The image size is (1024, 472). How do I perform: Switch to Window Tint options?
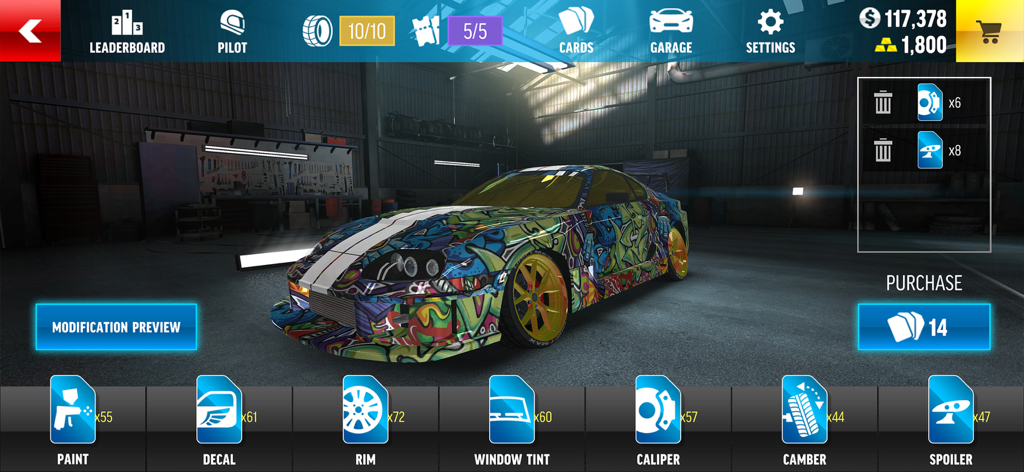[512, 421]
